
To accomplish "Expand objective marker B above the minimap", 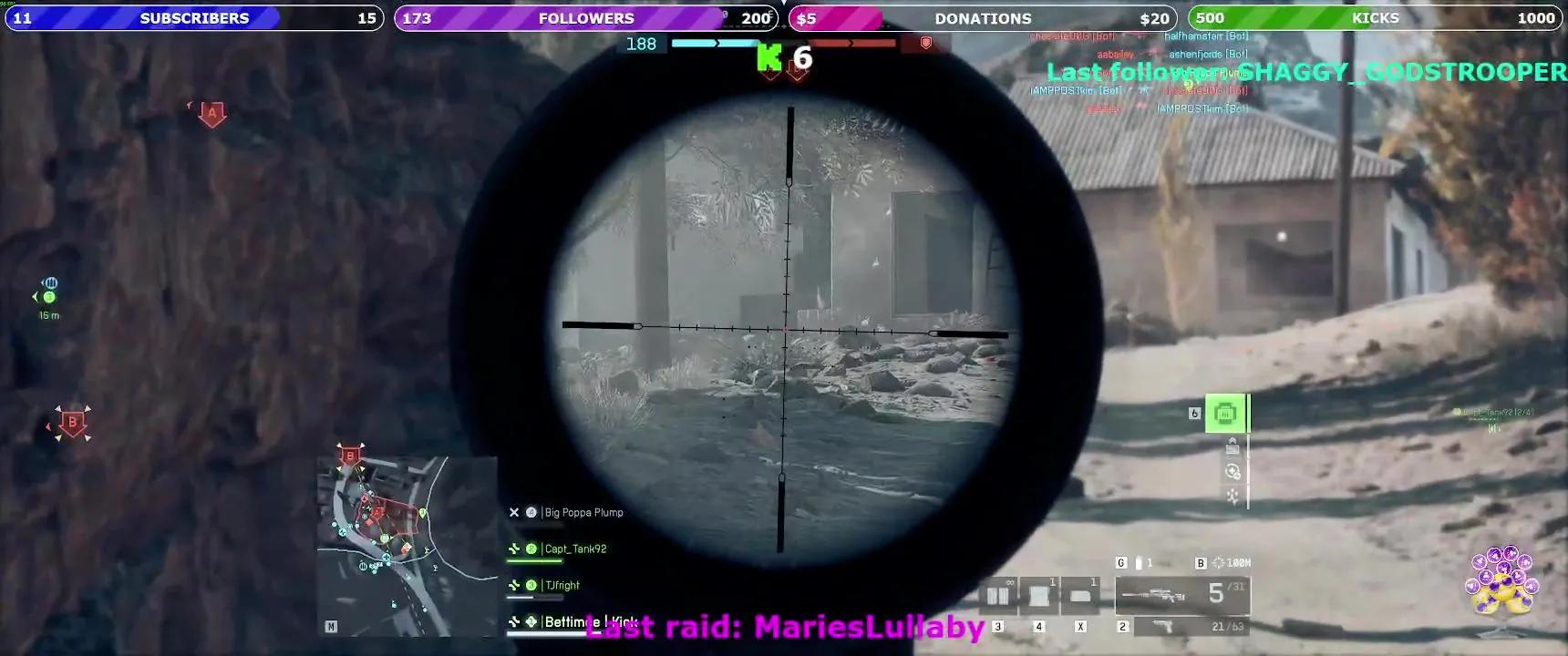I will [350, 456].
